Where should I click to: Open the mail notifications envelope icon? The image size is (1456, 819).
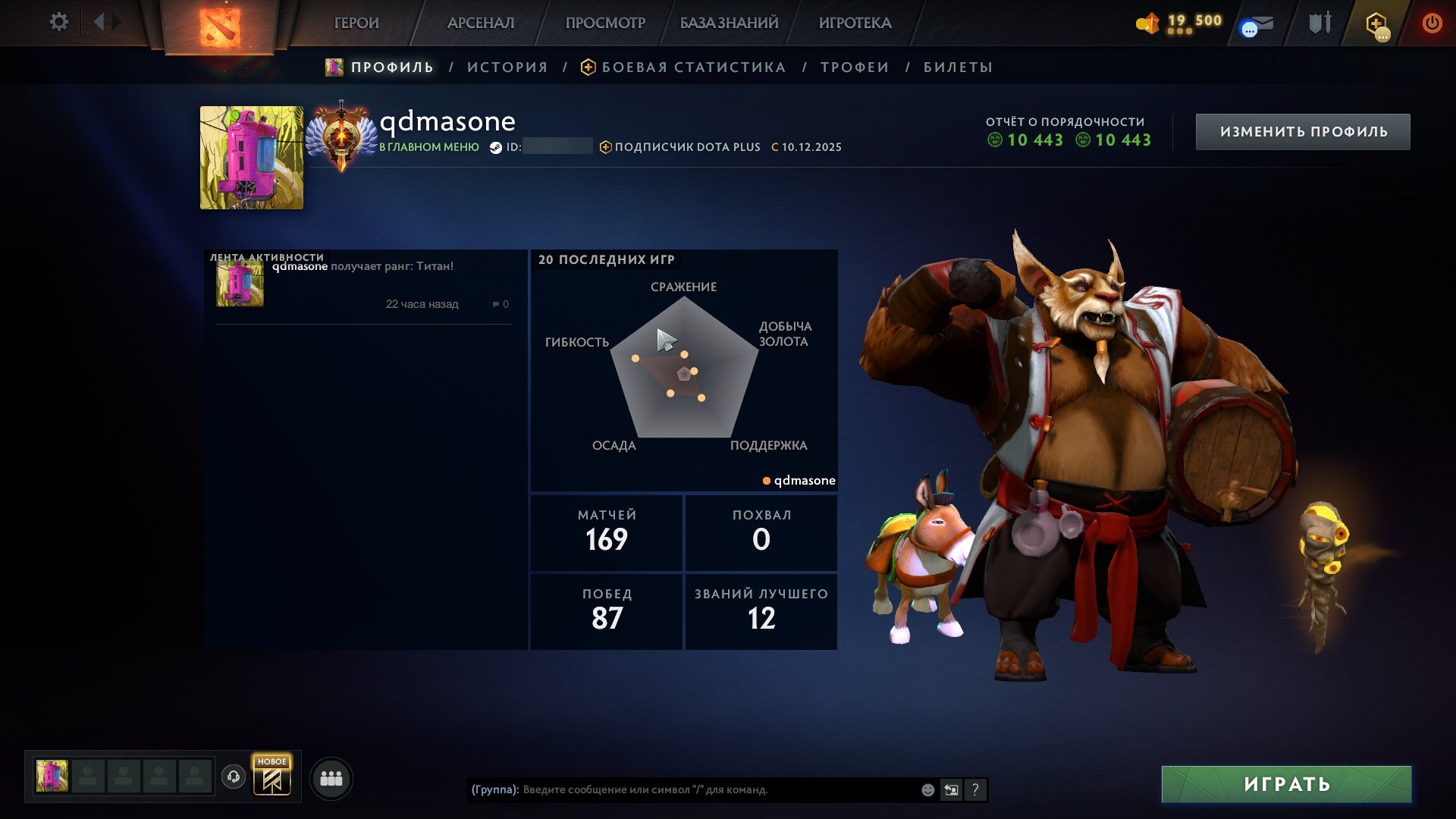[1263, 21]
